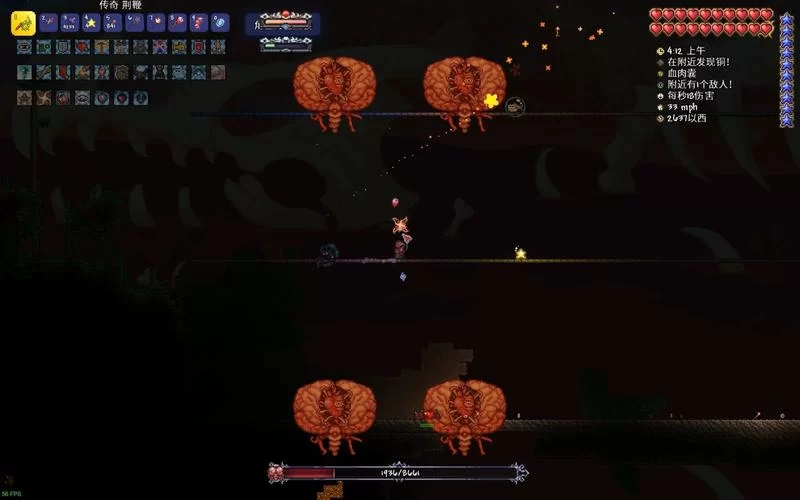Image resolution: width=800 pixels, height=500 pixels.
Task: Select hotbar slot 5 with 841 count
Action: 112,22
